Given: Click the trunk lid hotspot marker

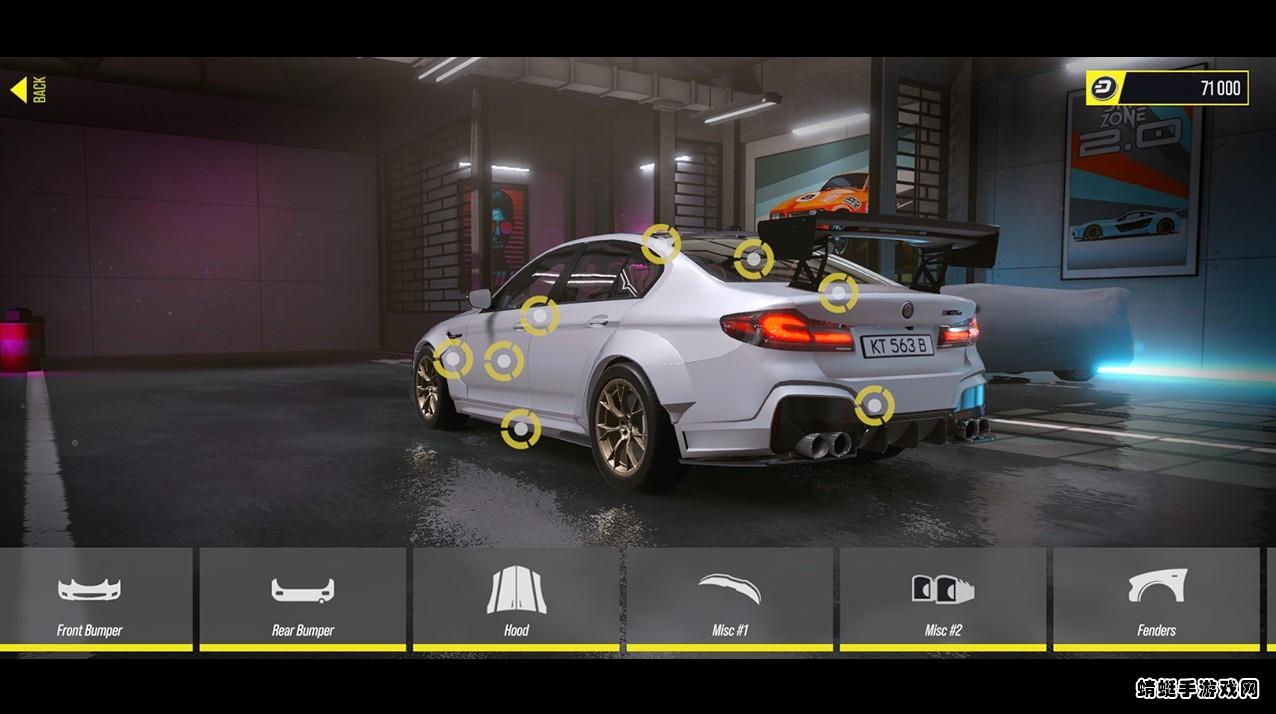Looking at the screenshot, I should tap(838, 292).
